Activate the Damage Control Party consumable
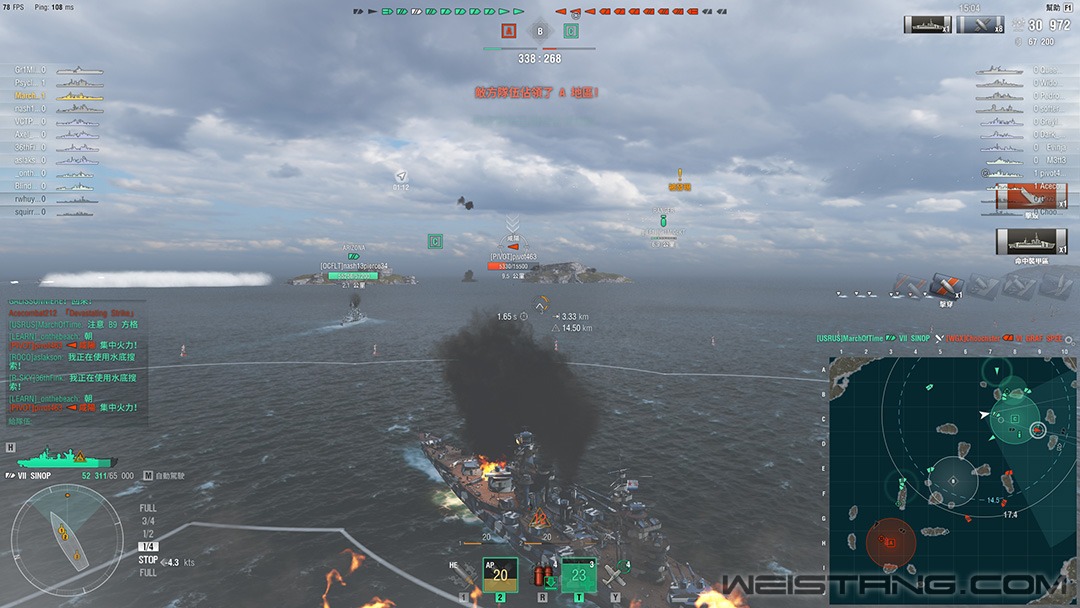Screen dimensions: 1080x608 (x=544, y=576)
